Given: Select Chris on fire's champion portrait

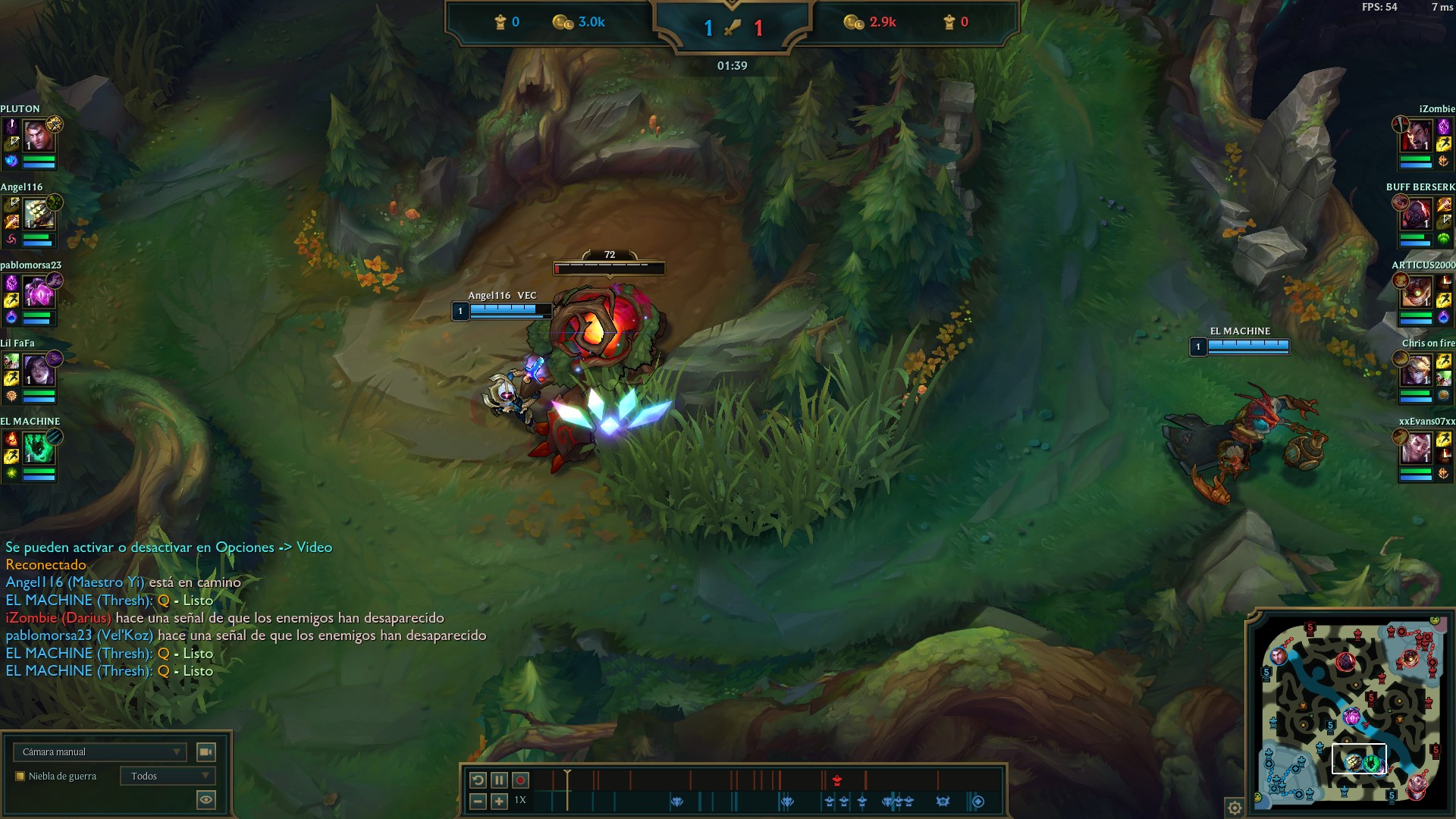Looking at the screenshot, I should pyautogui.click(x=1415, y=372).
